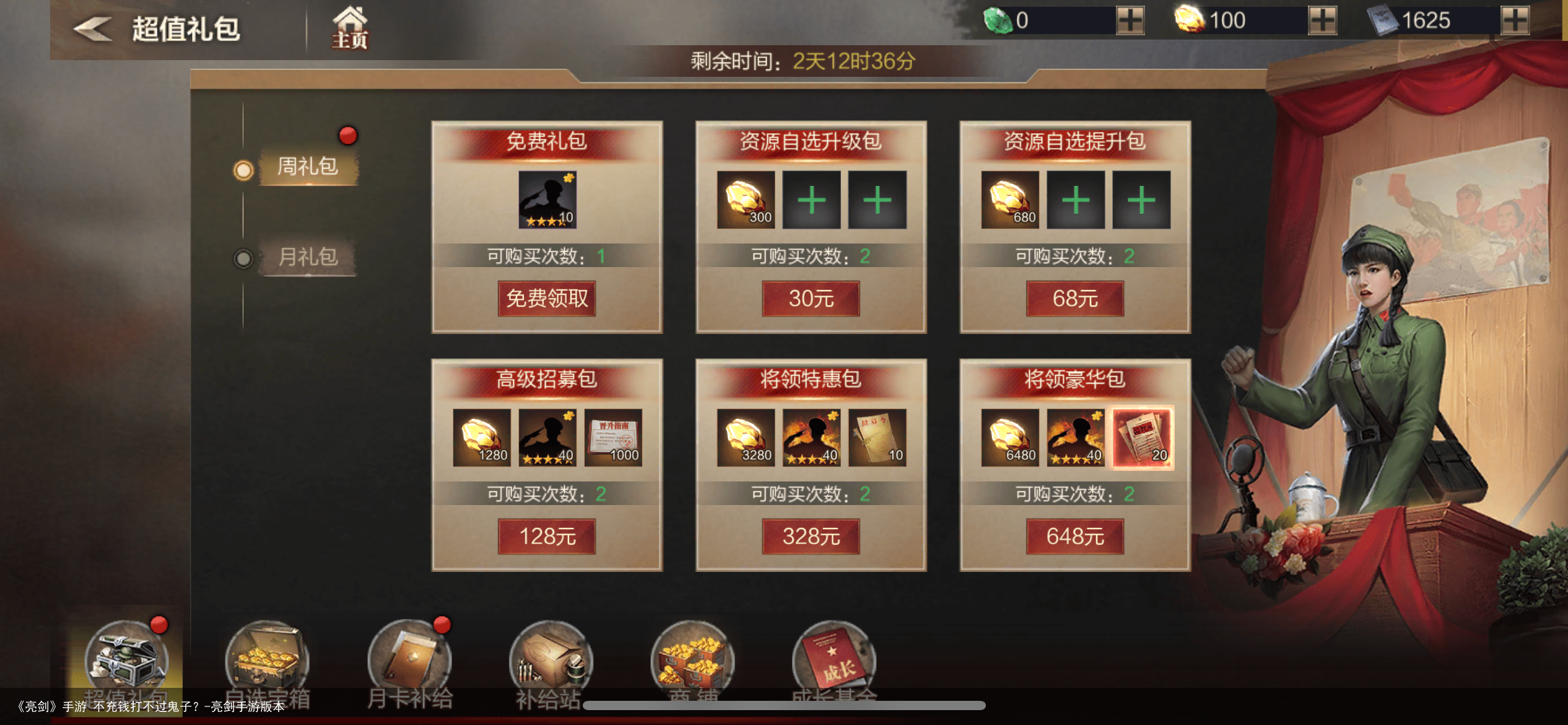The width and height of the screenshot is (1568, 725).
Task: Purchase the 30元 resource upgrade pack
Action: 810,298
